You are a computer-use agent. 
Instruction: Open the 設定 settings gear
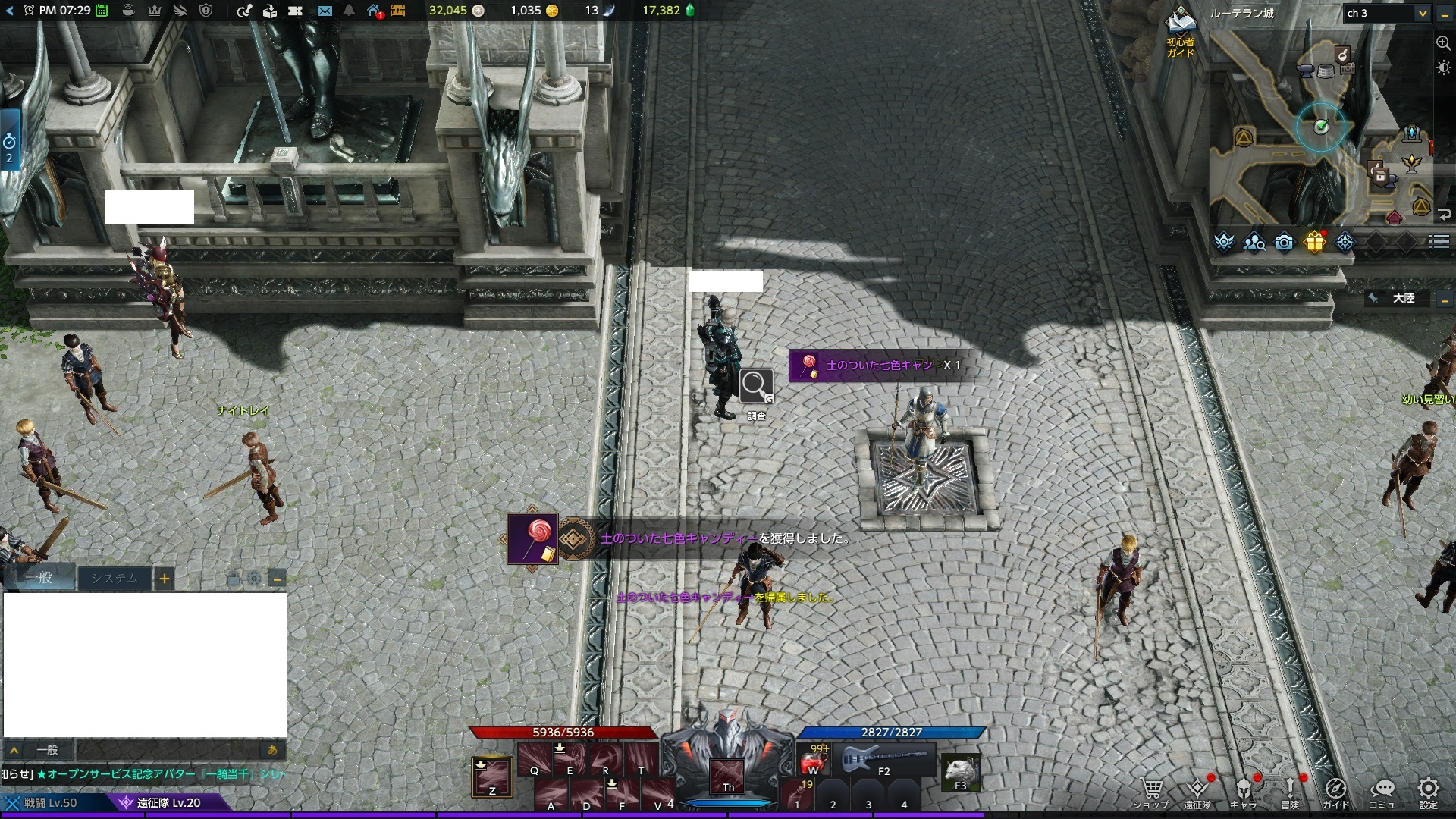click(x=1429, y=791)
